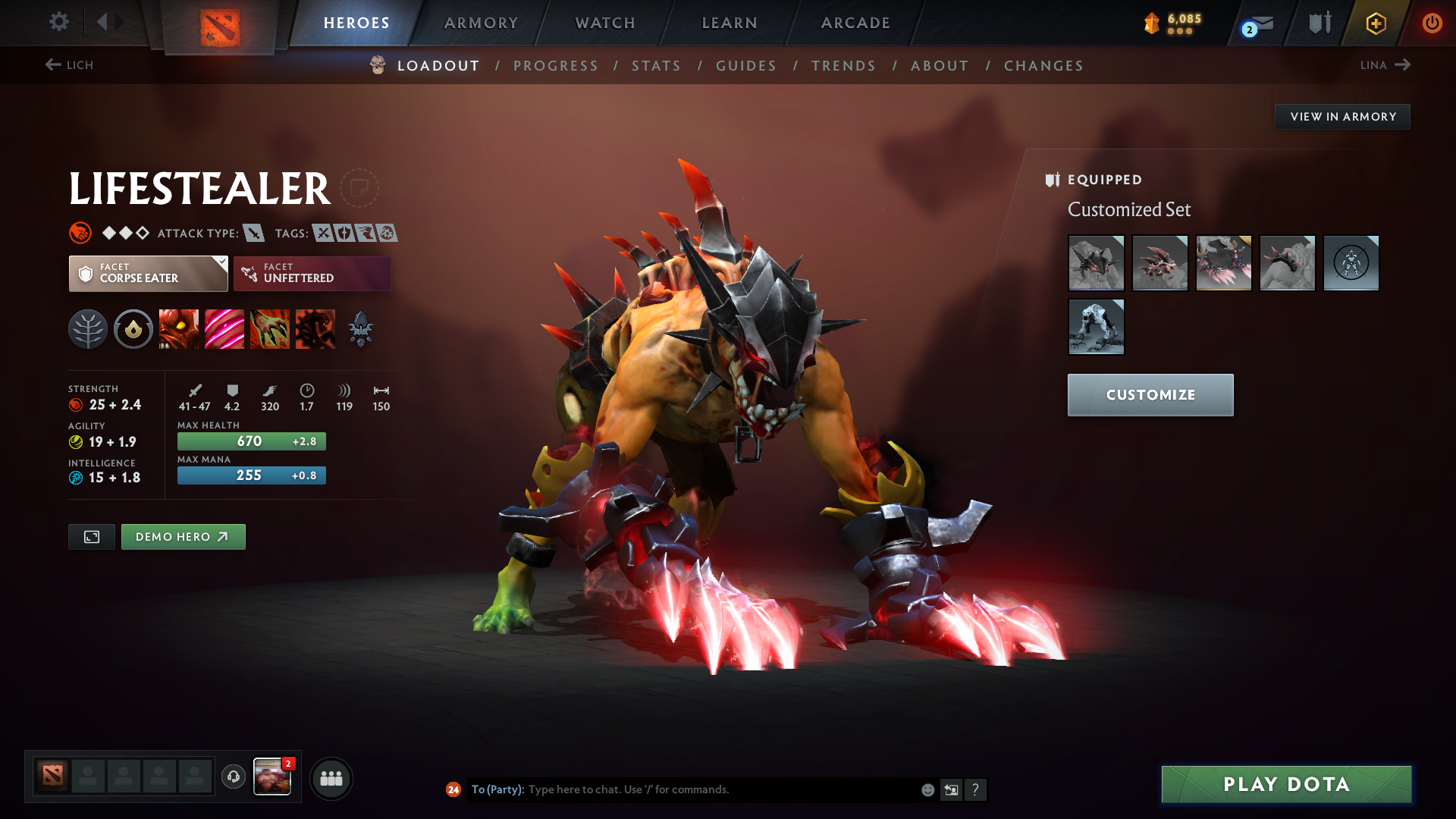Image resolution: width=1456 pixels, height=819 pixels.
Task: Click the innate ability droplet icon
Action: pos(133,328)
